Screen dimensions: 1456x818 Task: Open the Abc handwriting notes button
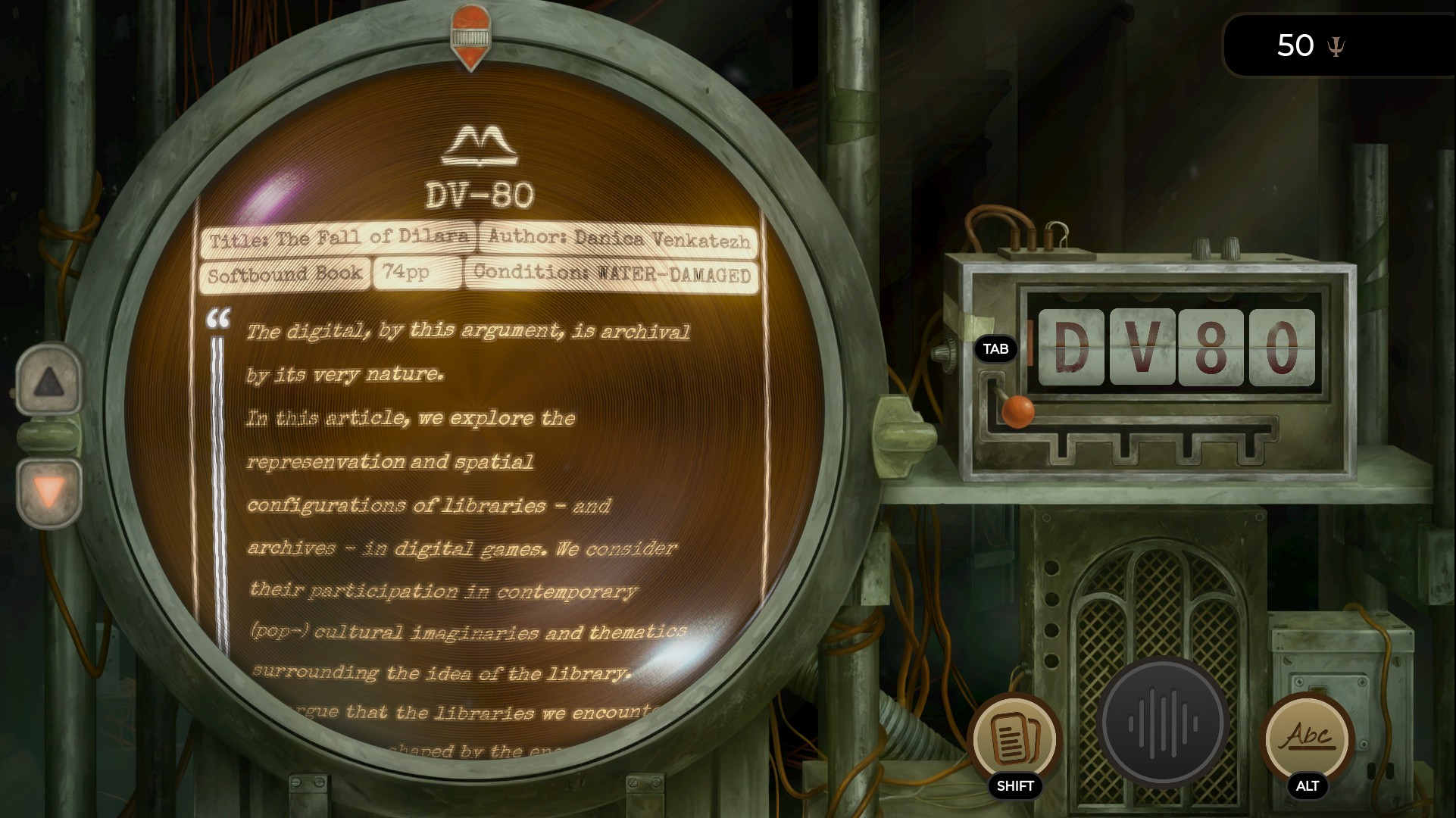[x=1308, y=737]
